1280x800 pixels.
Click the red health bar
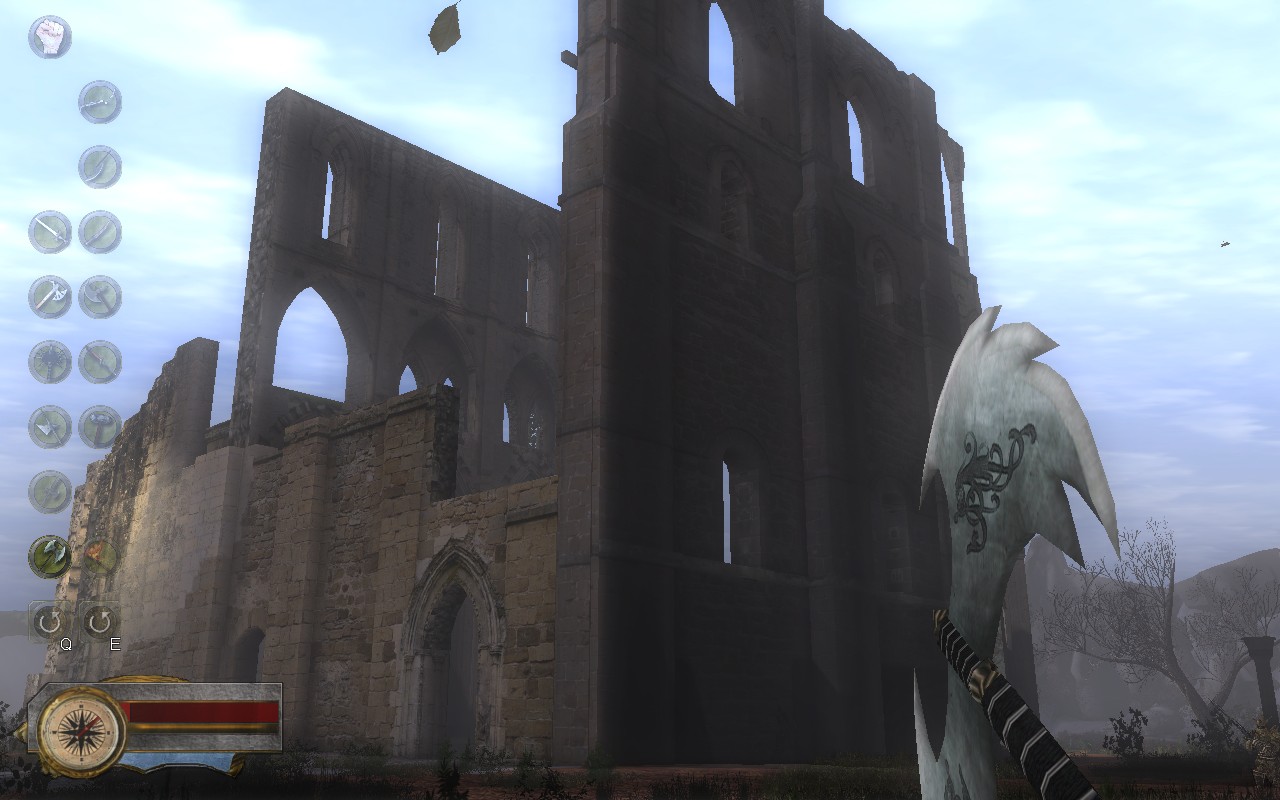(205, 712)
